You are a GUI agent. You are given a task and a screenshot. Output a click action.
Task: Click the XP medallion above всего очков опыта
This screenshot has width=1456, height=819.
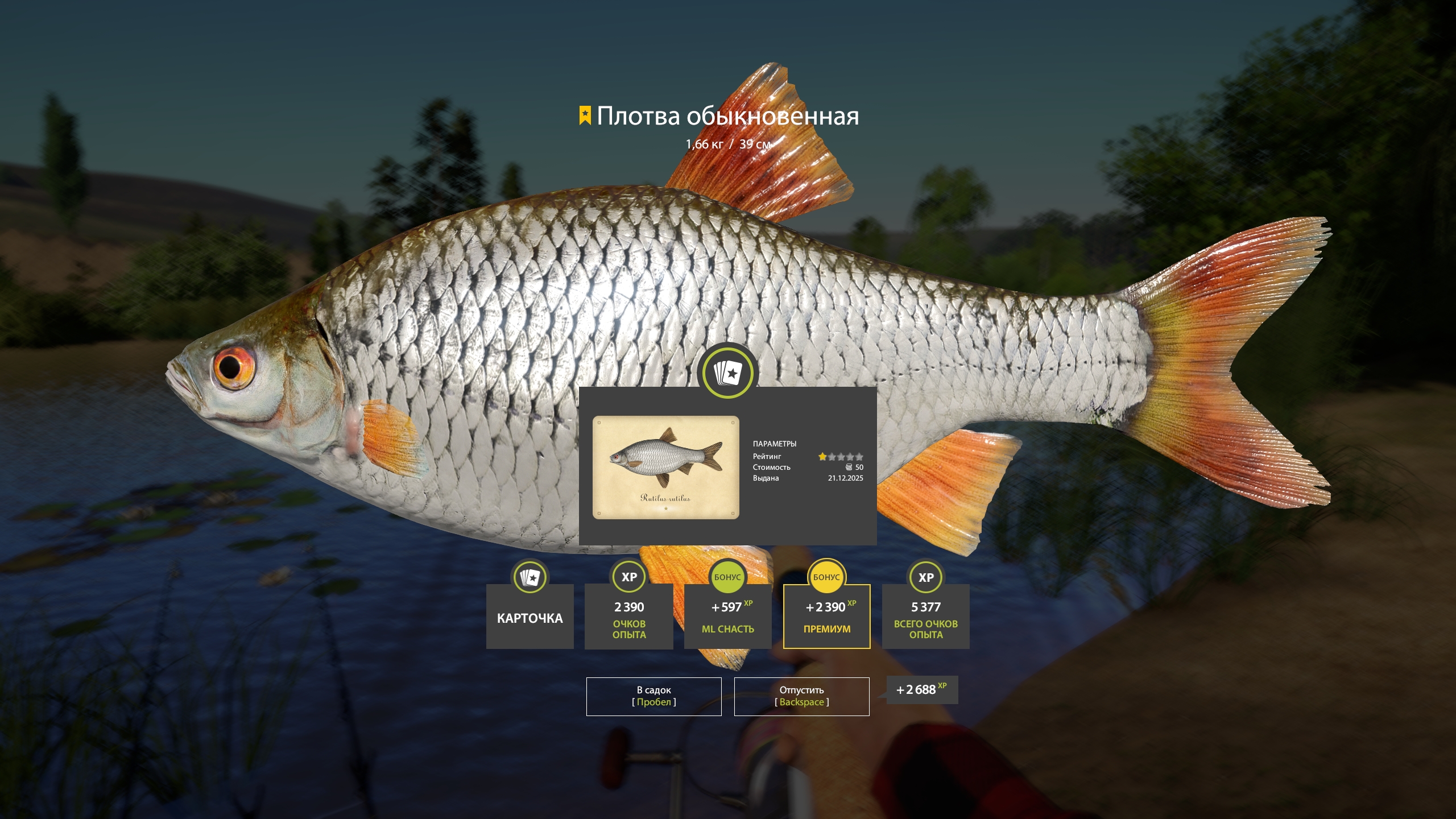(x=925, y=577)
